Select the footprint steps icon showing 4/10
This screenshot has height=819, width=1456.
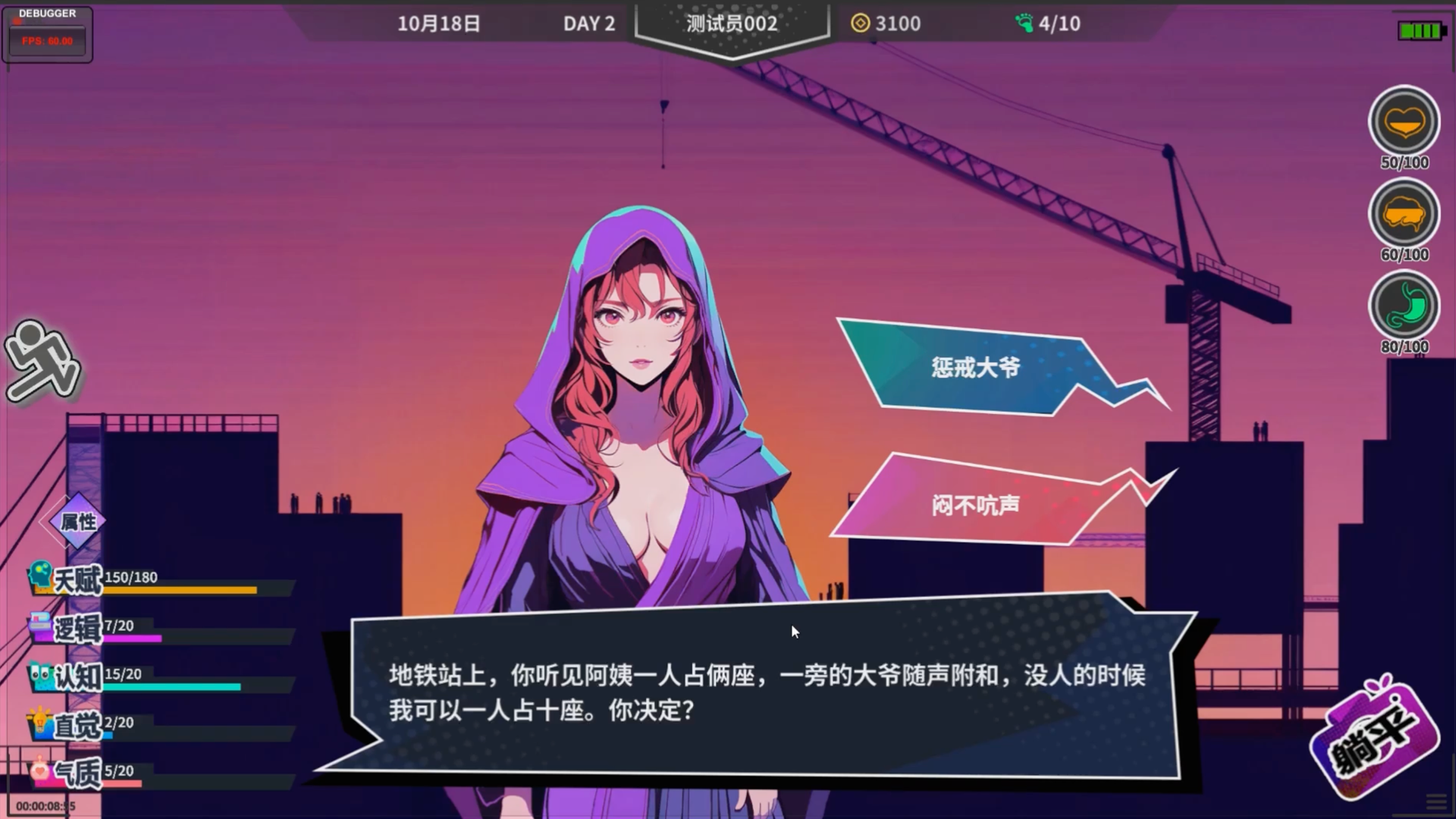pyautogui.click(x=1024, y=23)
